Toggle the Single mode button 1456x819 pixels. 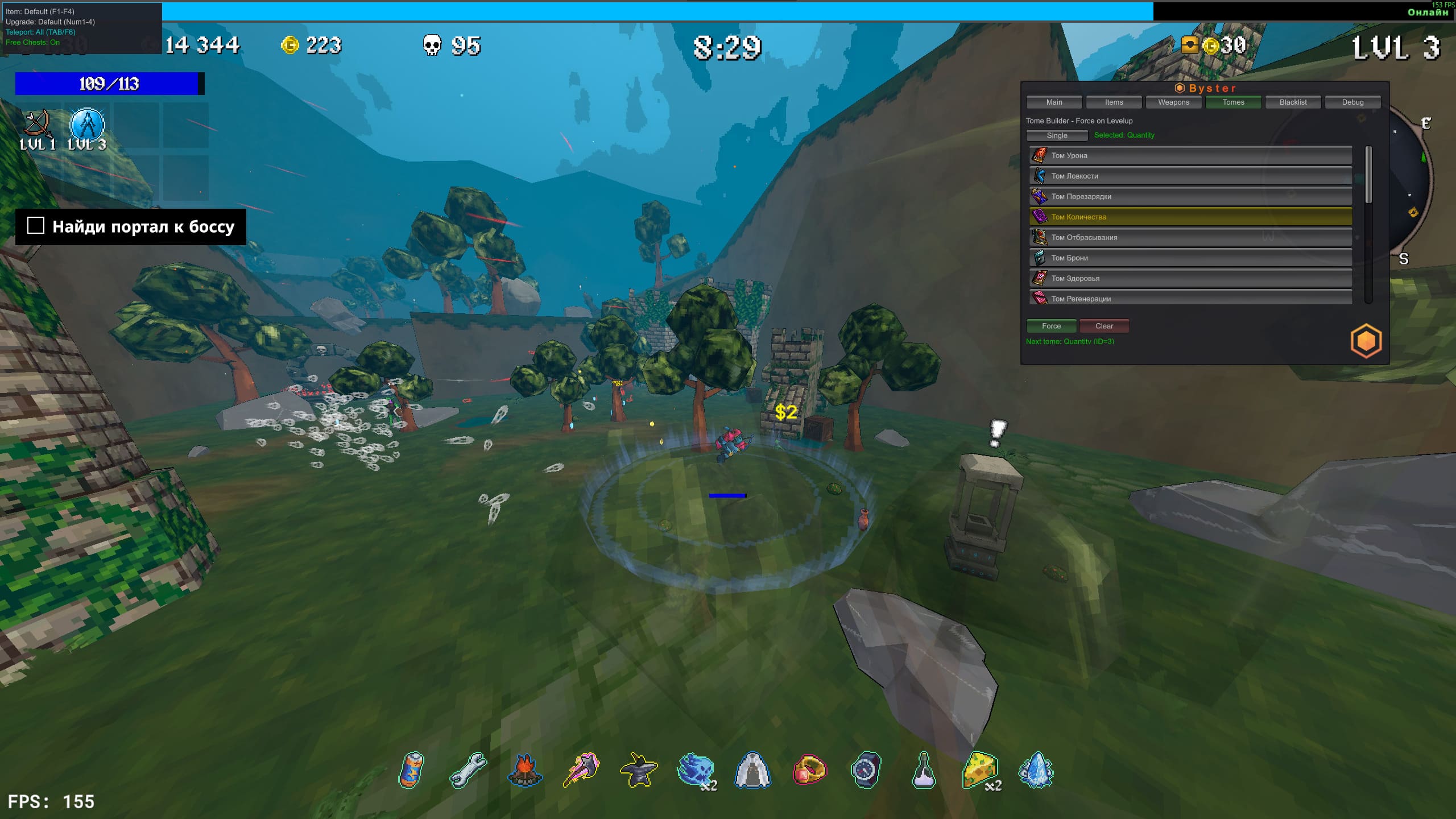point(1057,135)
